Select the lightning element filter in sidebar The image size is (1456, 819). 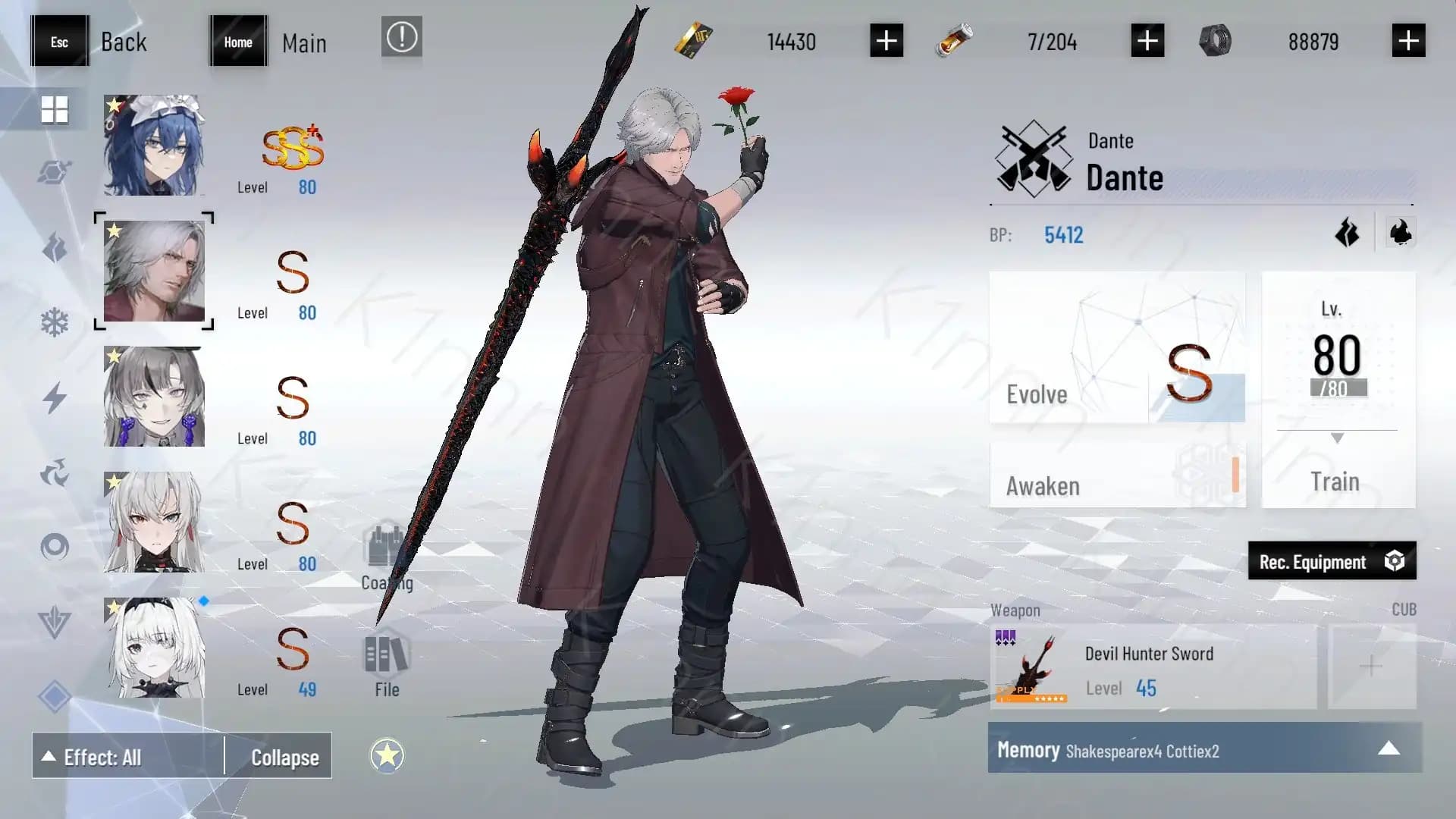(x=54, y=397)
